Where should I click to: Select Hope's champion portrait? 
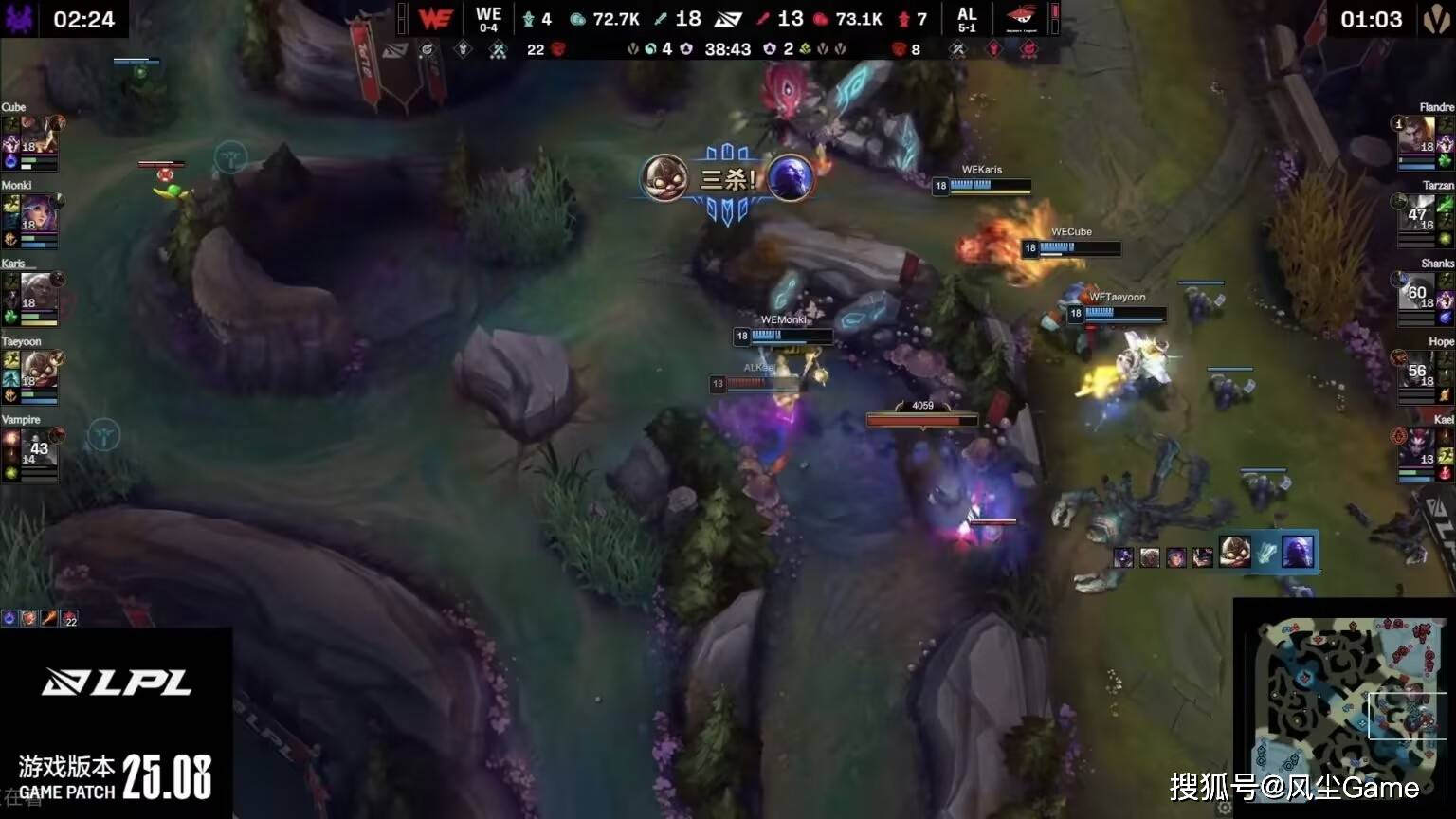pos(1416,369)
